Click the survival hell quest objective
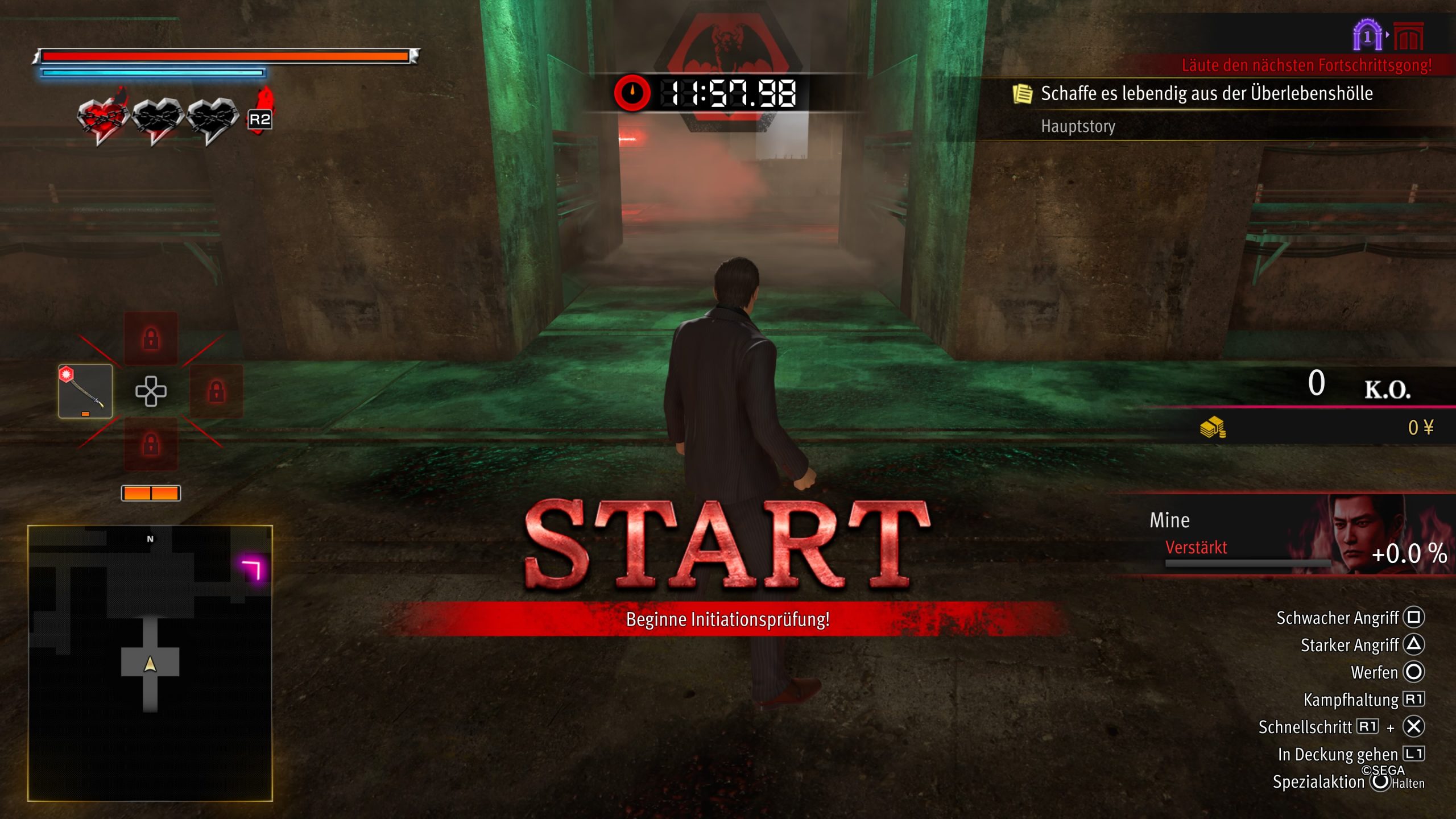 point(1206,94)
